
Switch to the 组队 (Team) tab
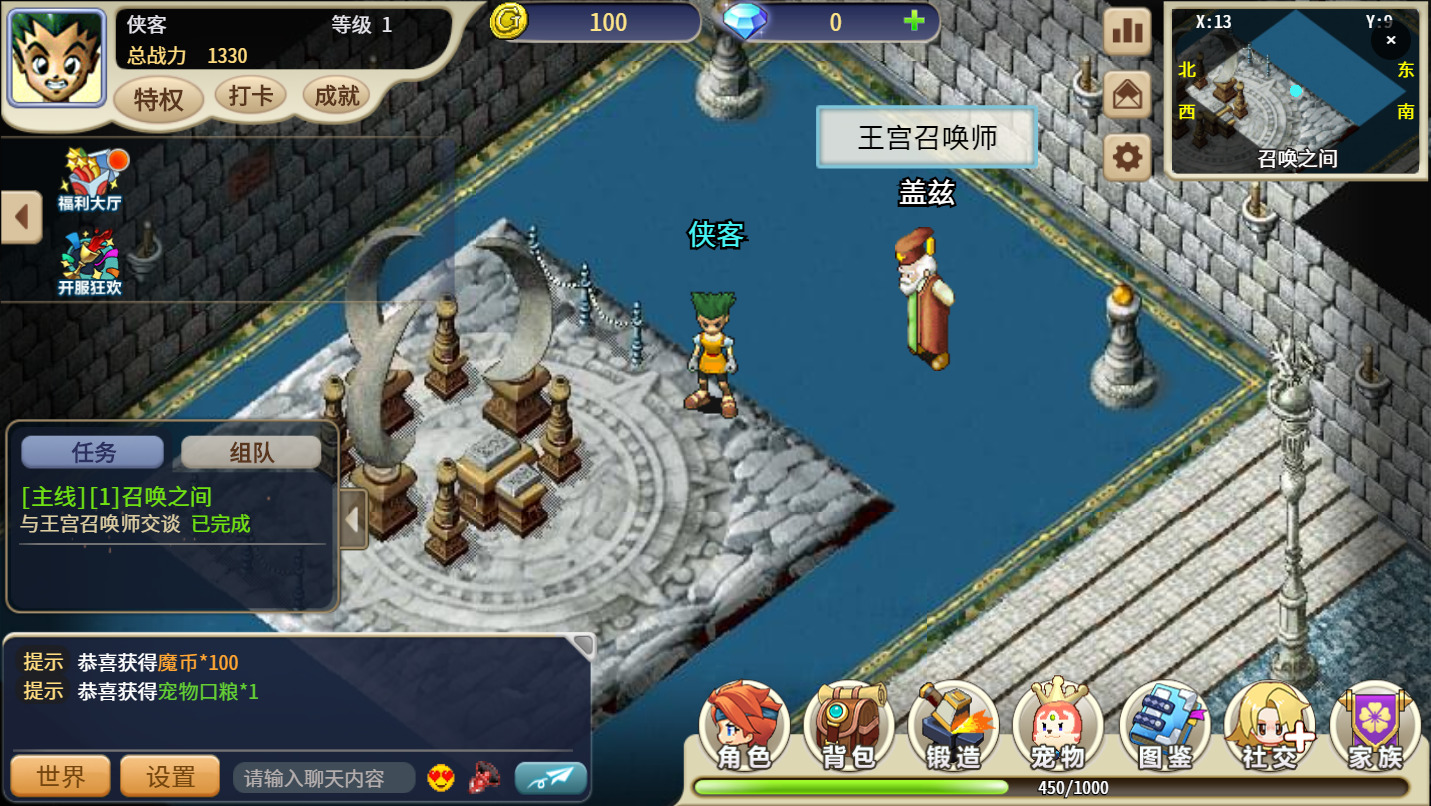point(249,451)
